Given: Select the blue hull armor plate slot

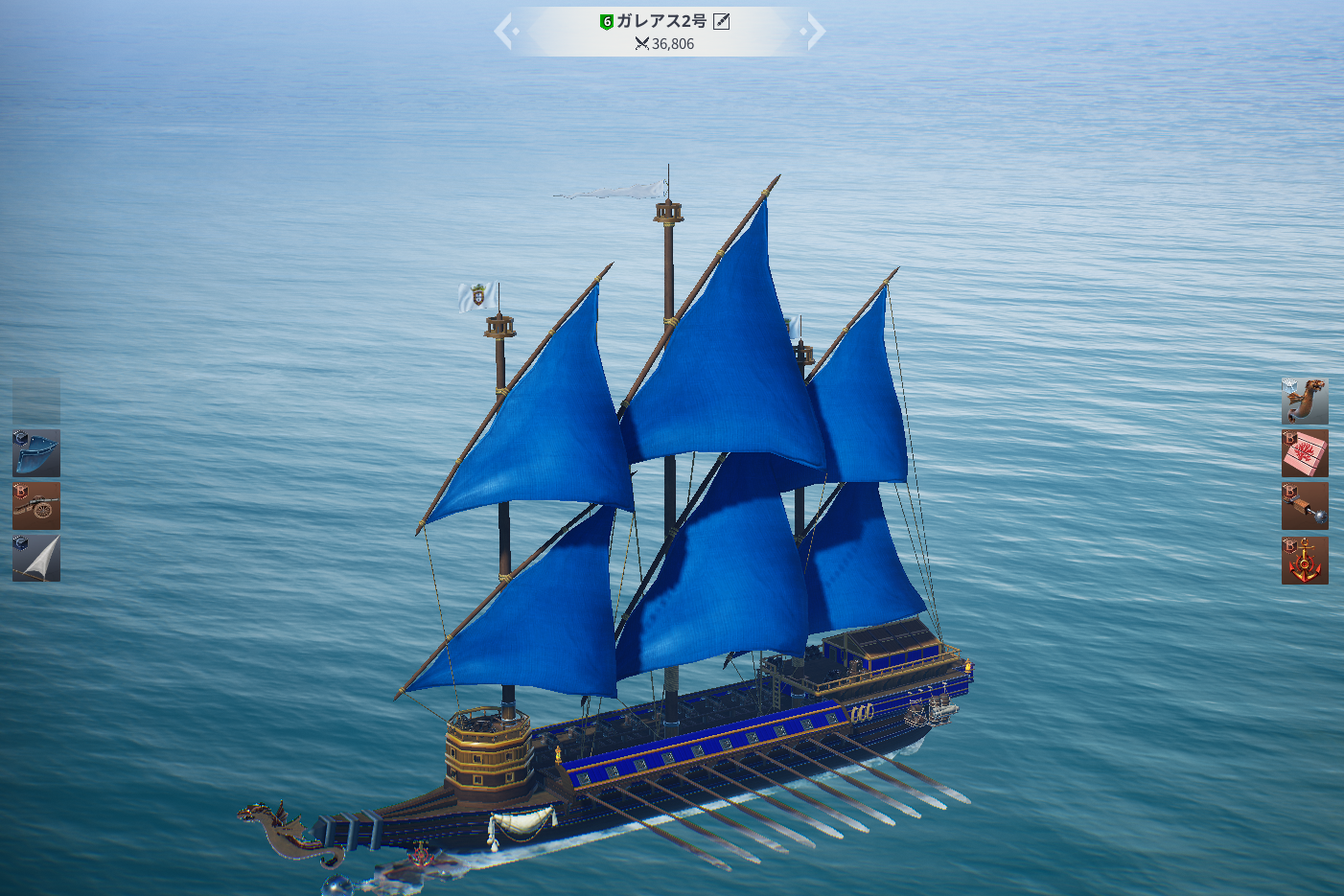Looking at the screenshot, I should tap(36, 453).
